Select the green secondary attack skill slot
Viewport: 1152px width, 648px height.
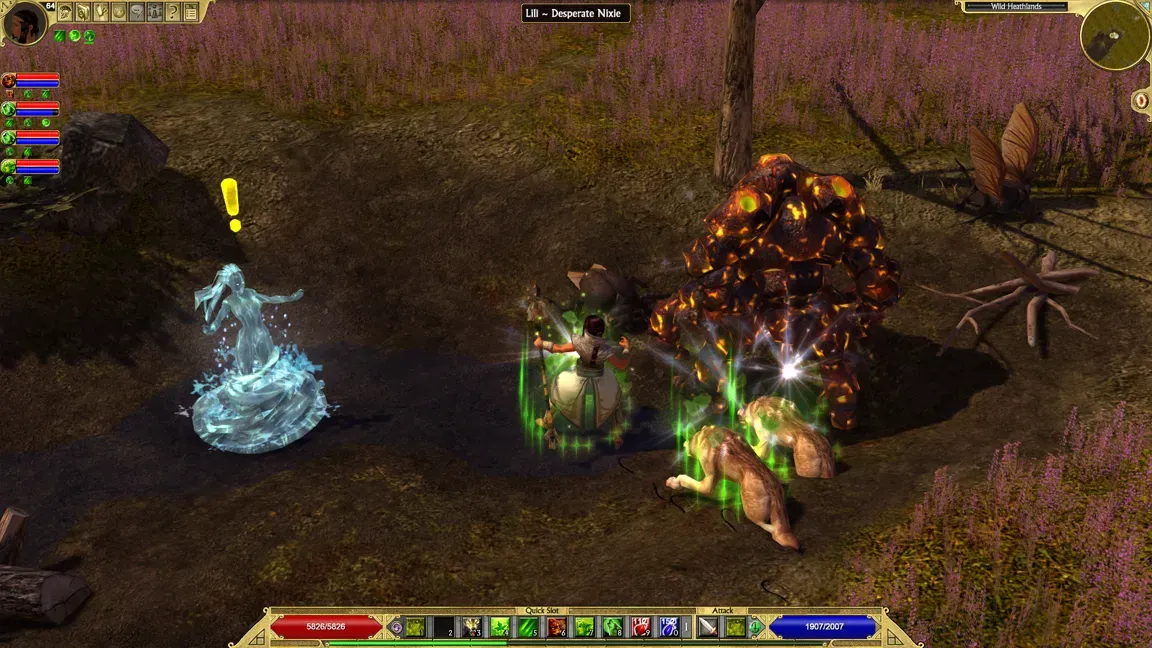[x=736, y=627]
